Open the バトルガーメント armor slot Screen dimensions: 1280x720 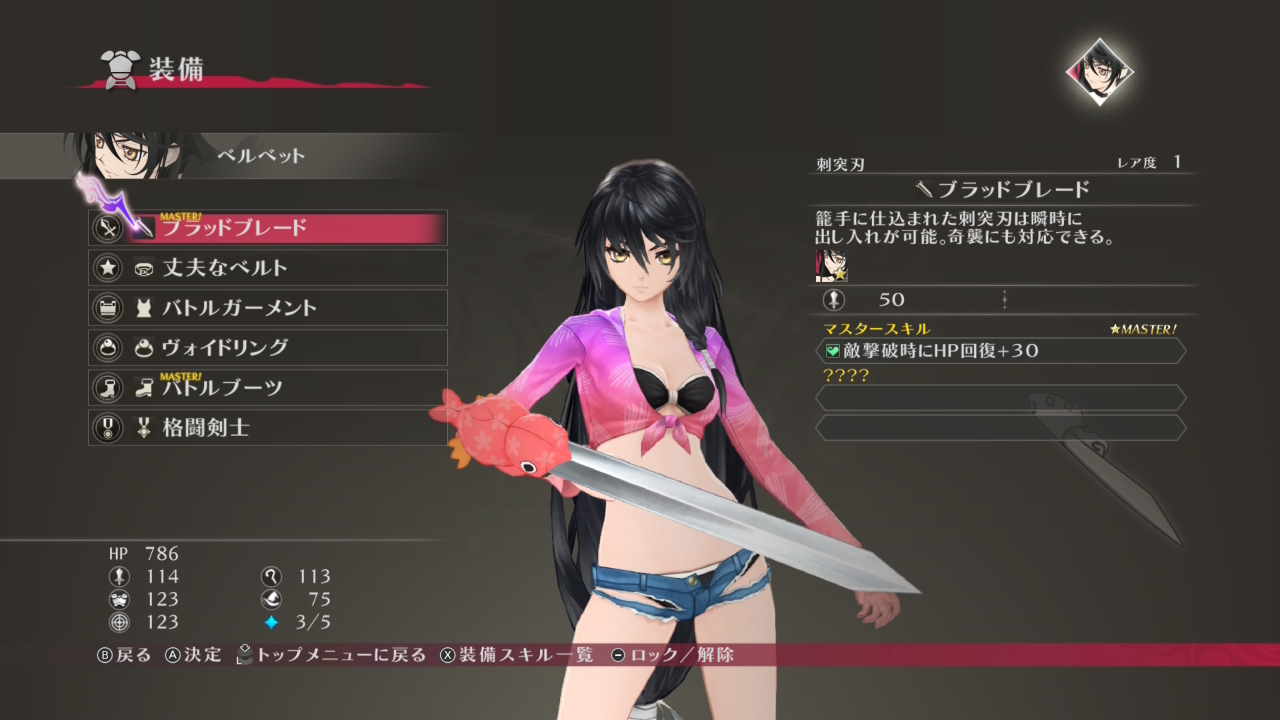point(268,308)
